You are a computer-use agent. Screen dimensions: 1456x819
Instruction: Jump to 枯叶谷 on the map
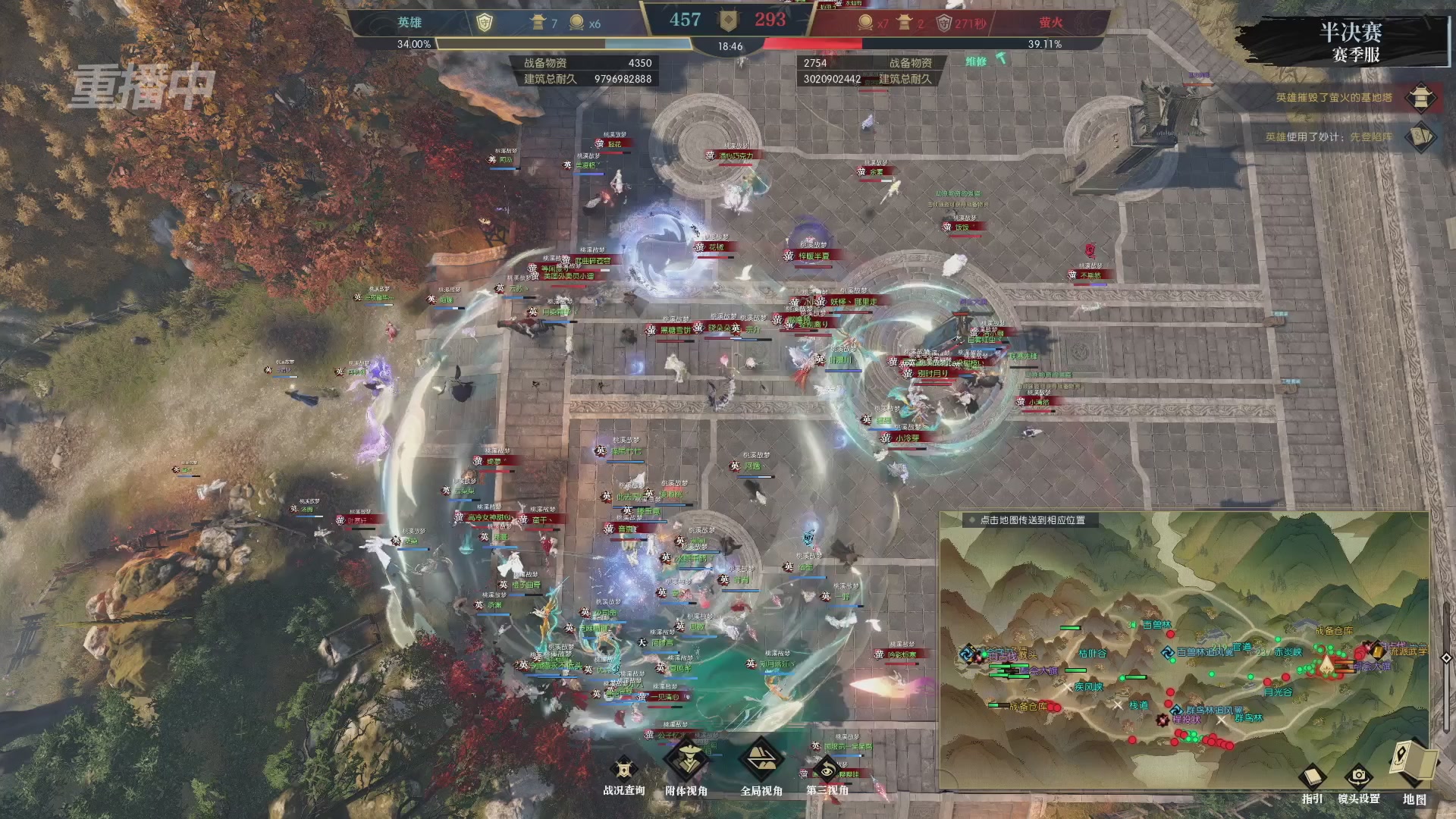click(1093, 653)
